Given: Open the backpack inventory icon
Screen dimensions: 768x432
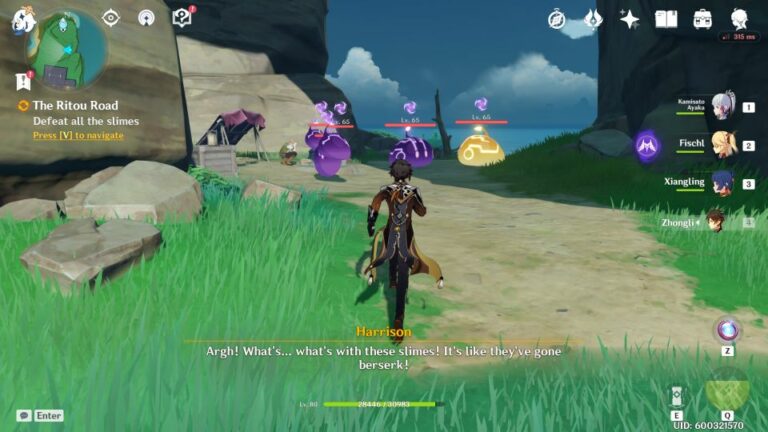Looking at the screenshot, I should [x=703, y=19].
